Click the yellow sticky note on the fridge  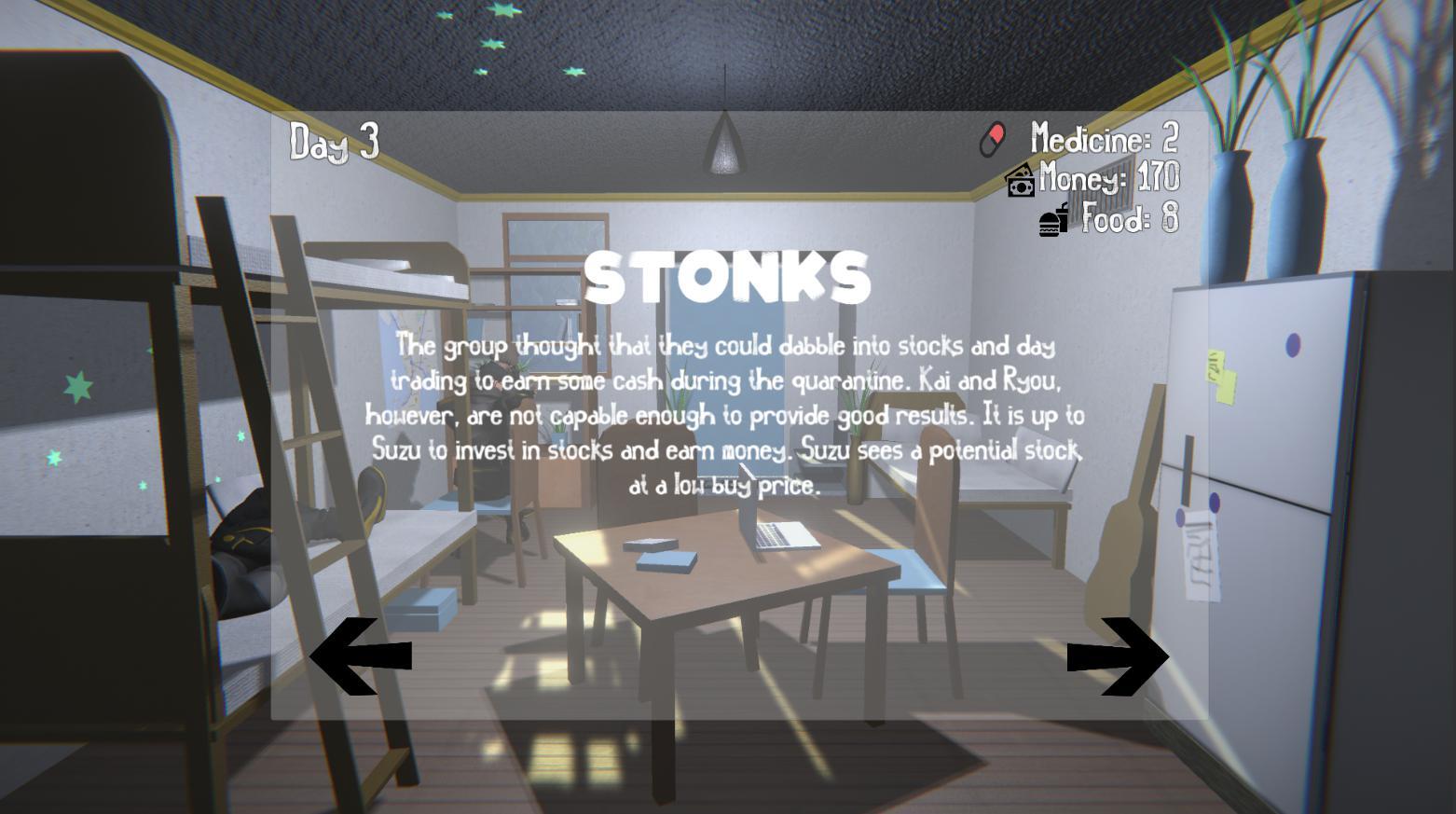[1219, 377]
